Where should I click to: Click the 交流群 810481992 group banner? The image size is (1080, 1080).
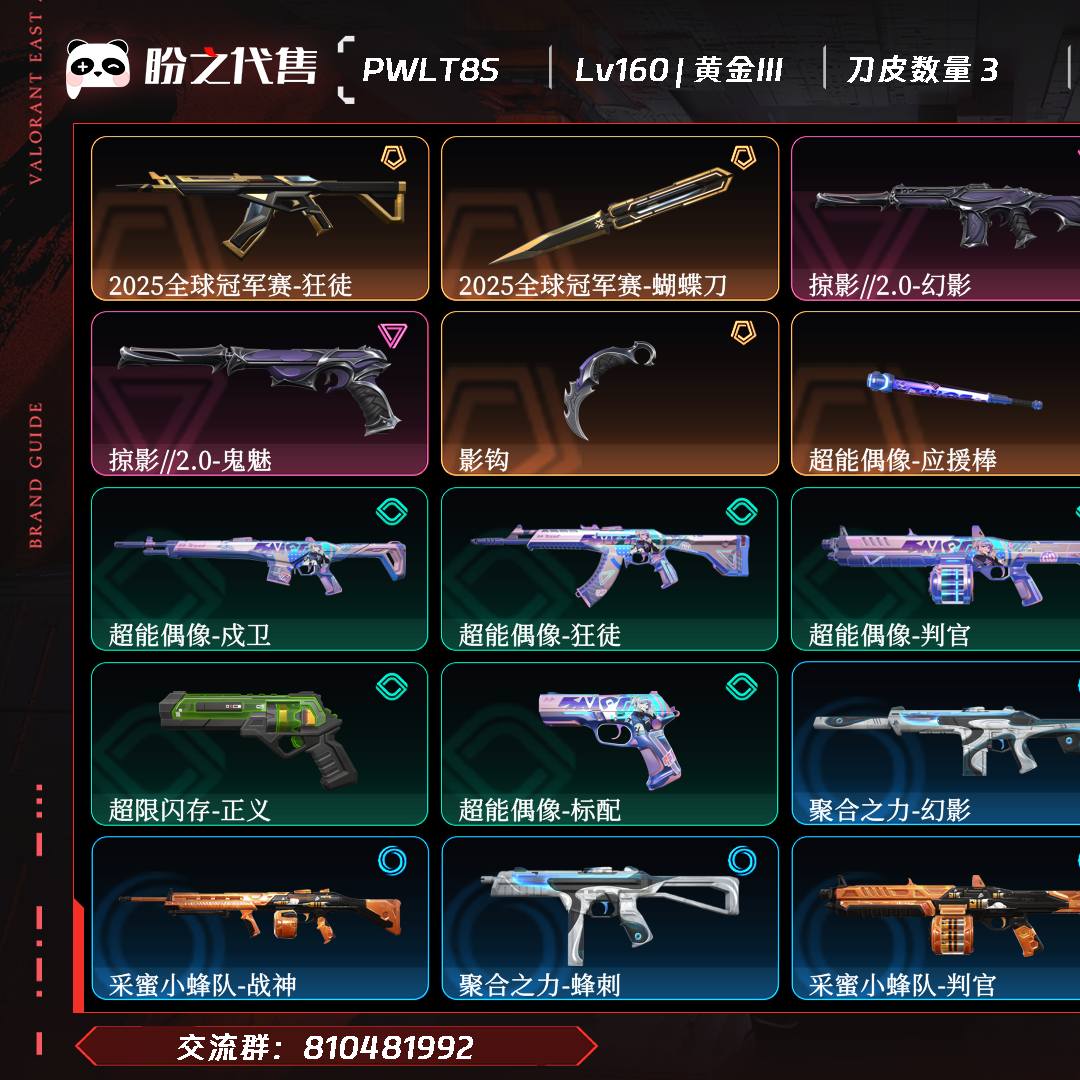(335, 1047)
